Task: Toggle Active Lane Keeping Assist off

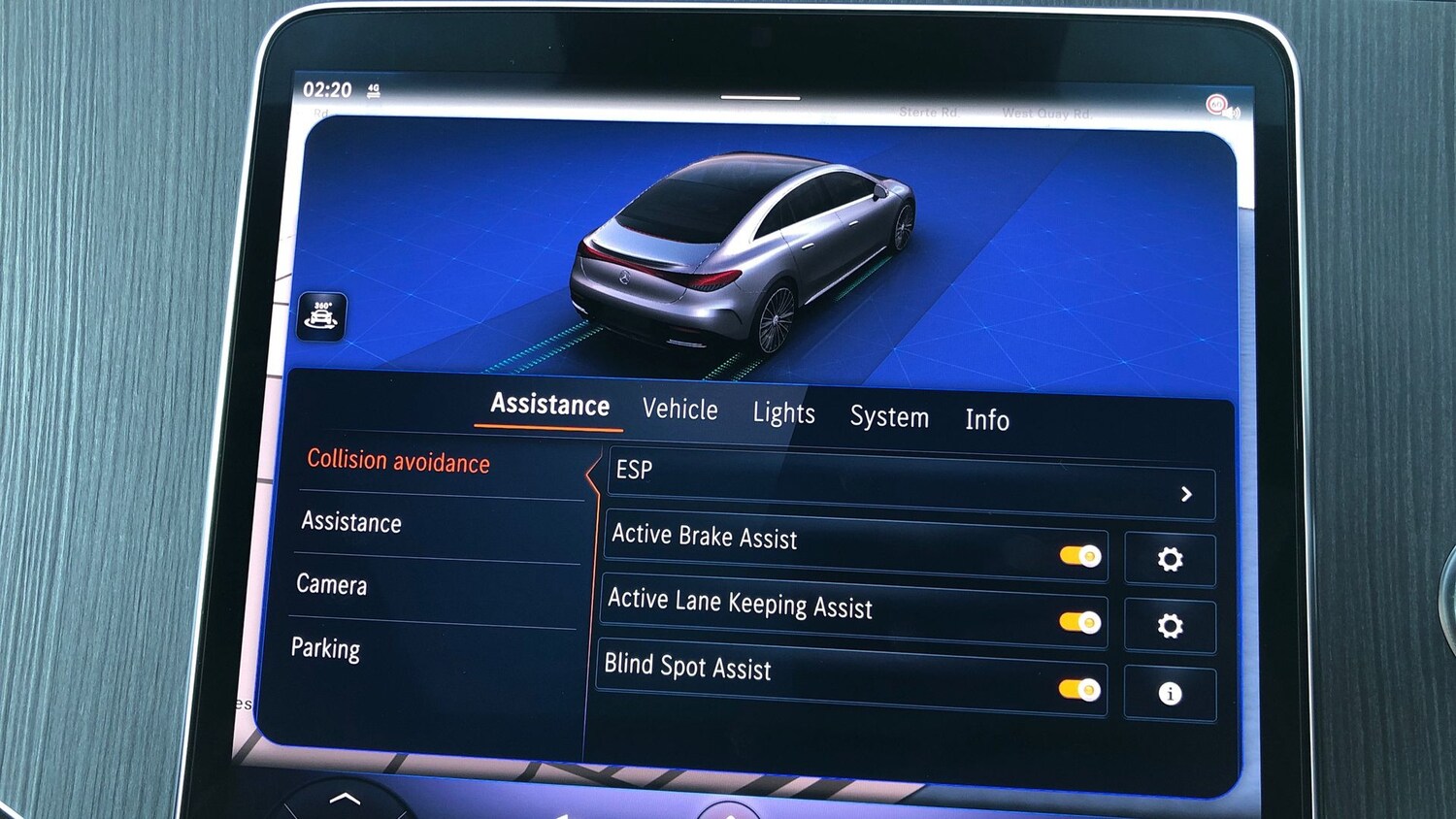Action: click(x=1081, y=623)
